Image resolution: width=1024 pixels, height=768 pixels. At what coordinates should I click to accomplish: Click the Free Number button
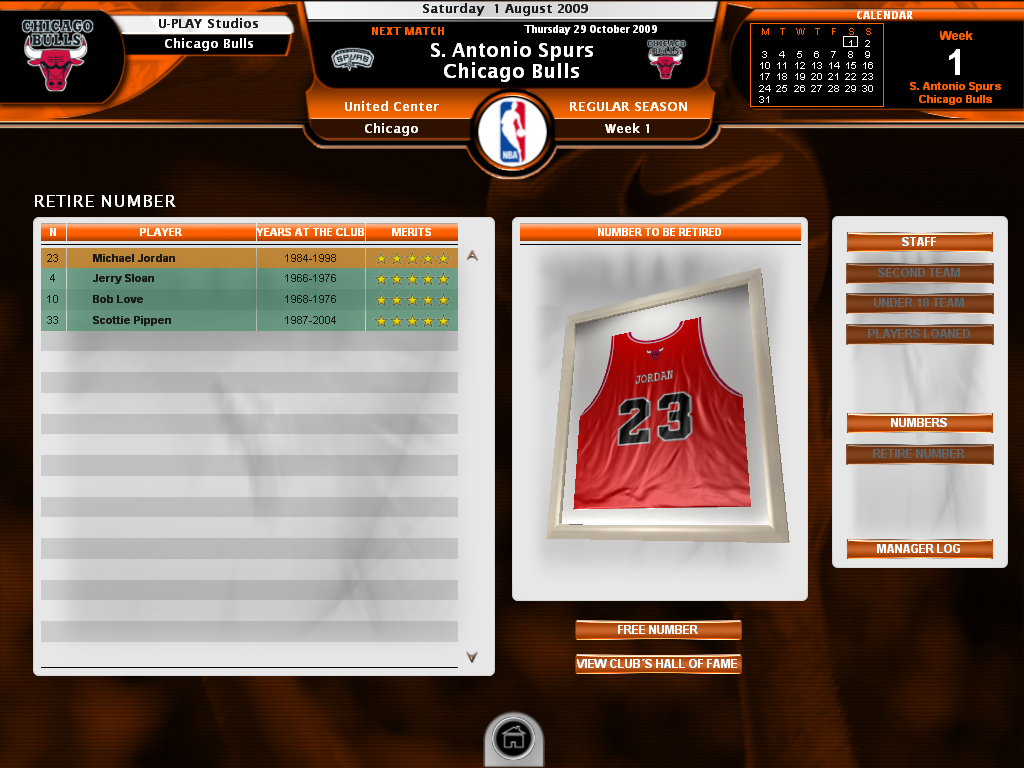(x=658, y=630)
